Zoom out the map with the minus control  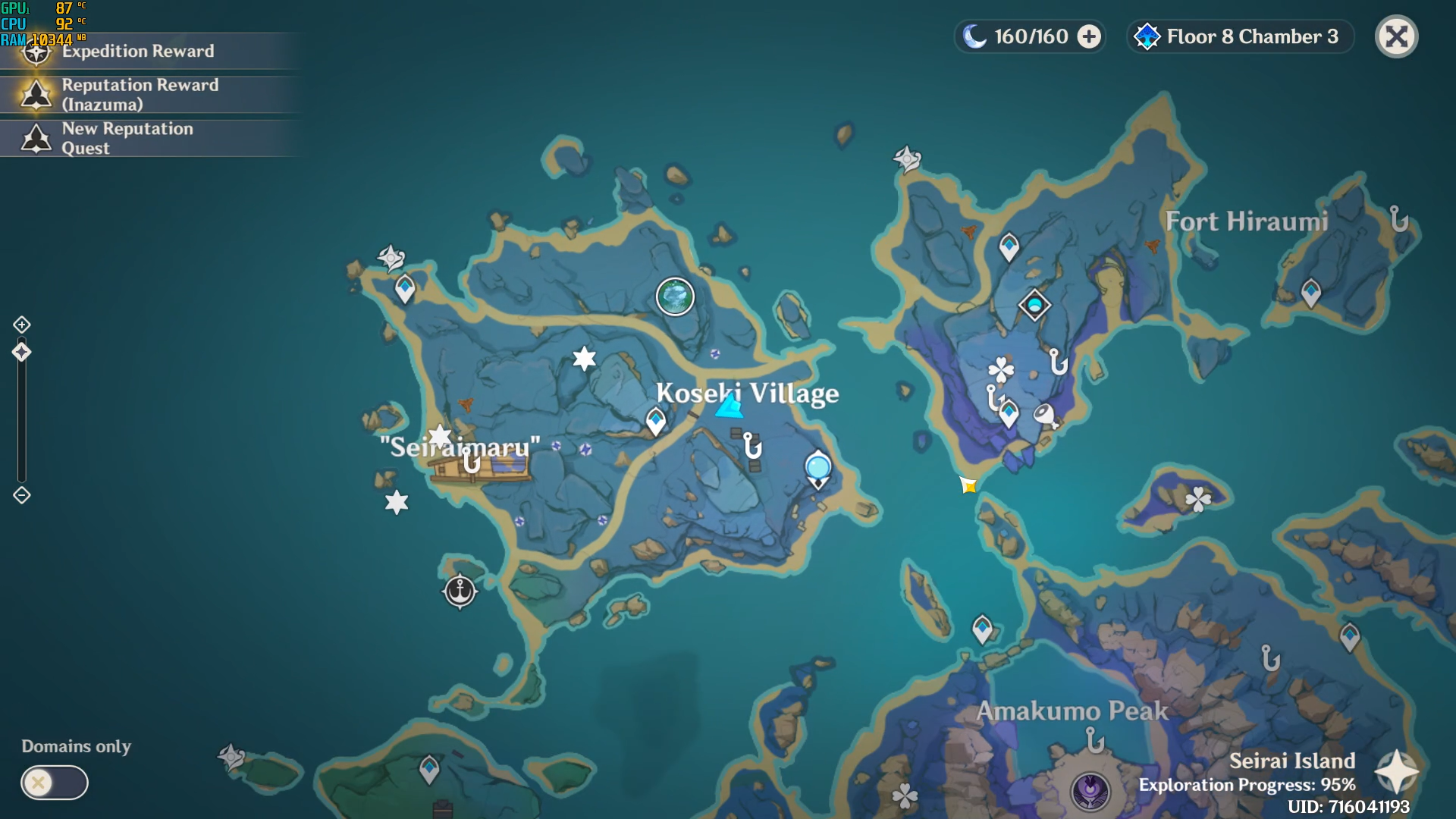click(22, 495)
